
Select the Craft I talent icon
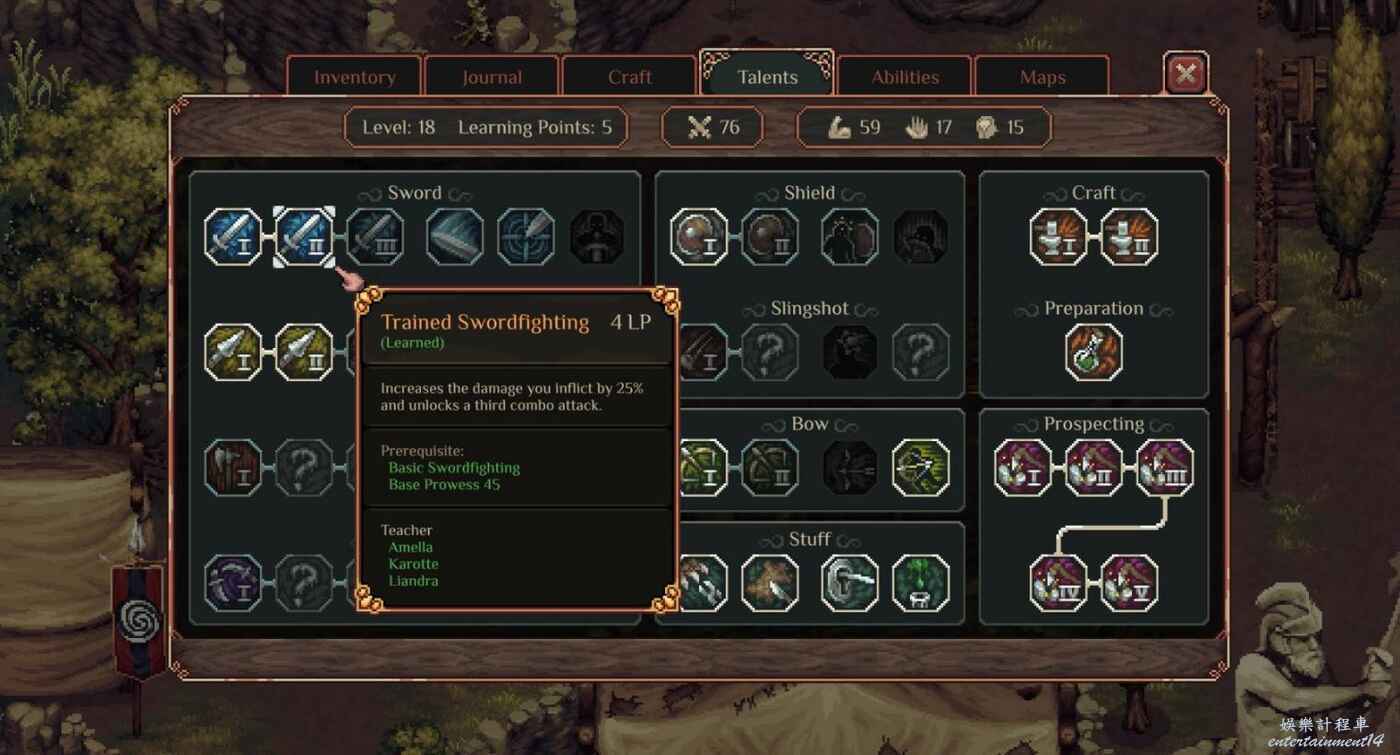pos(1058,237)
